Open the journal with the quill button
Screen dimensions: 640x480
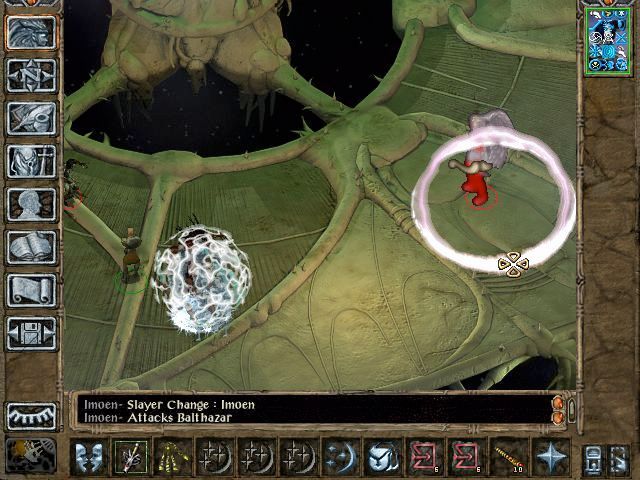coord(31,118)
